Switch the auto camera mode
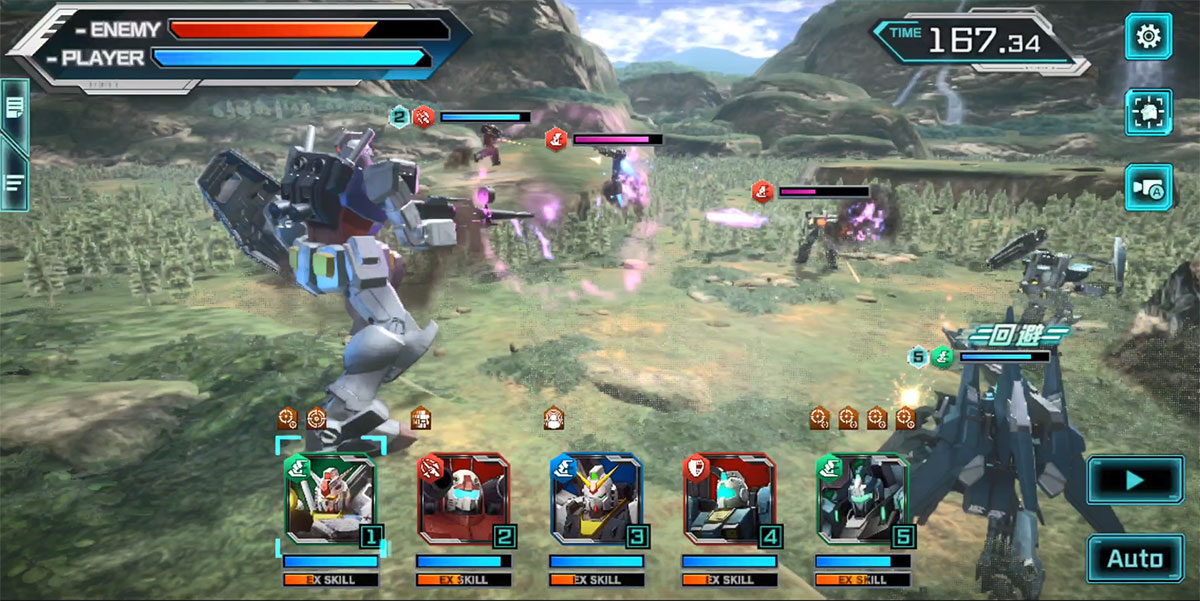This screenshot has height=601, width=1200. click(x=1148, y=187)
